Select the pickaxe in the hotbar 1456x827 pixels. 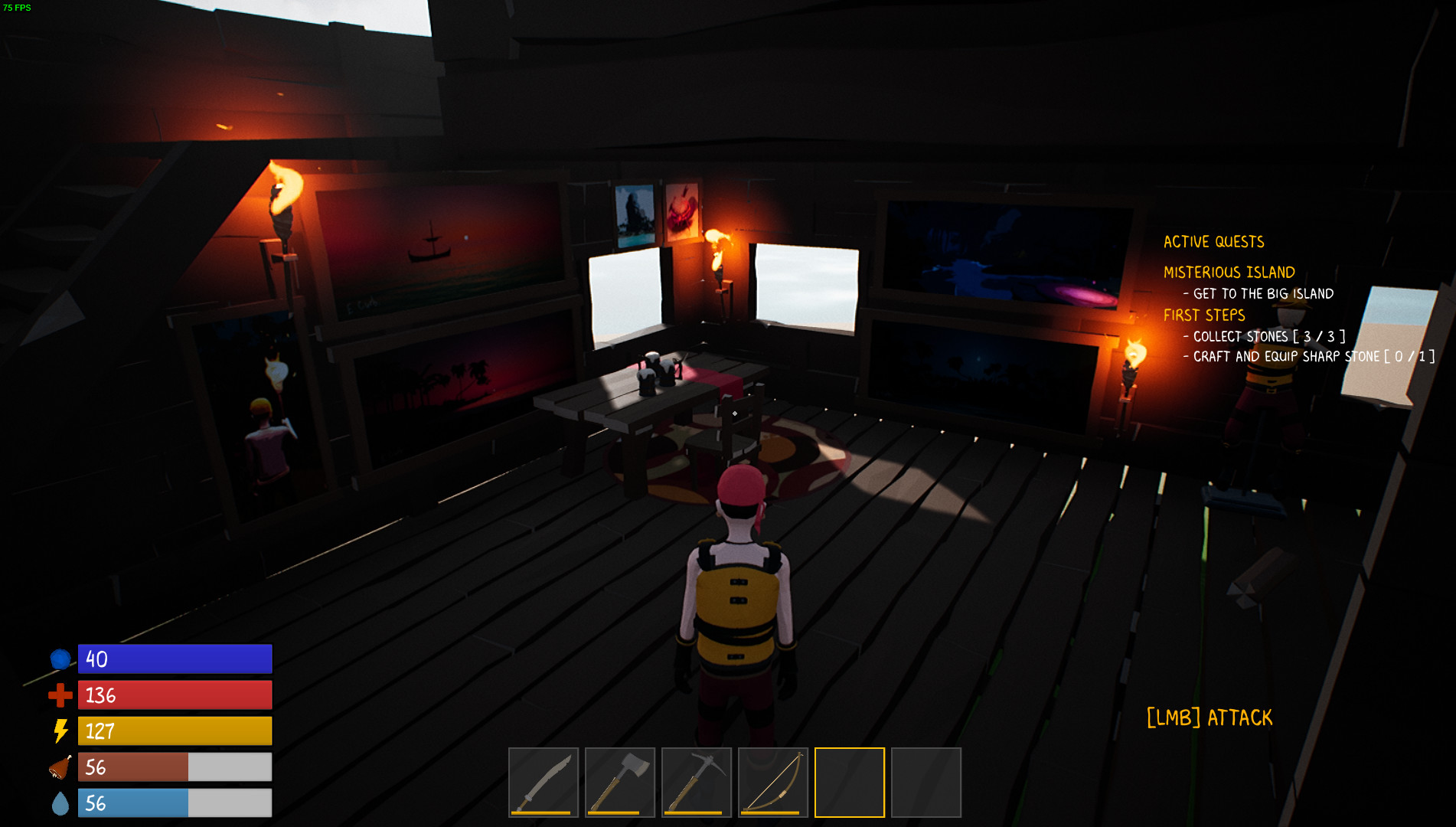(696, 782)
